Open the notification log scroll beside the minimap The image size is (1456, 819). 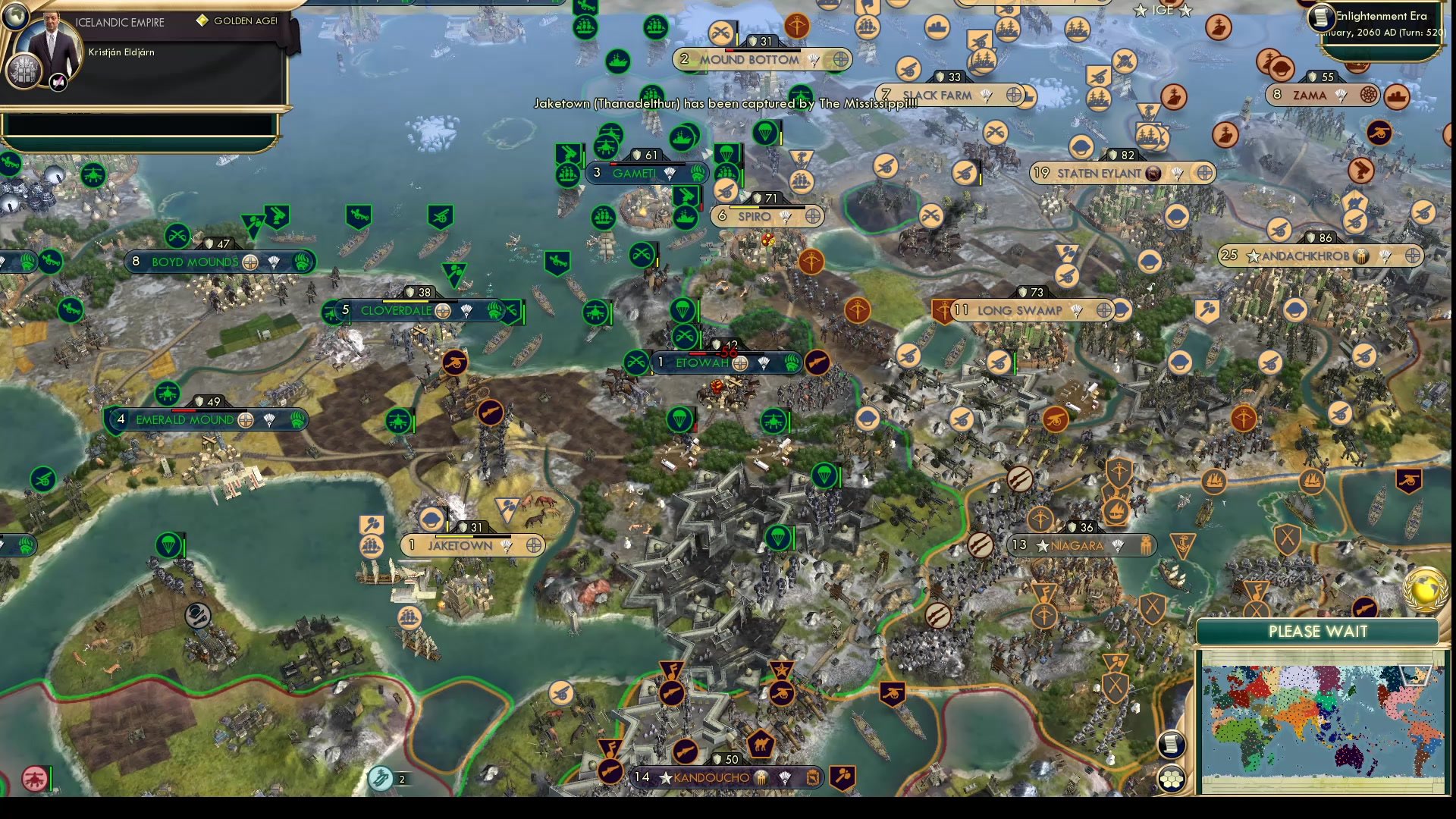1172,745
